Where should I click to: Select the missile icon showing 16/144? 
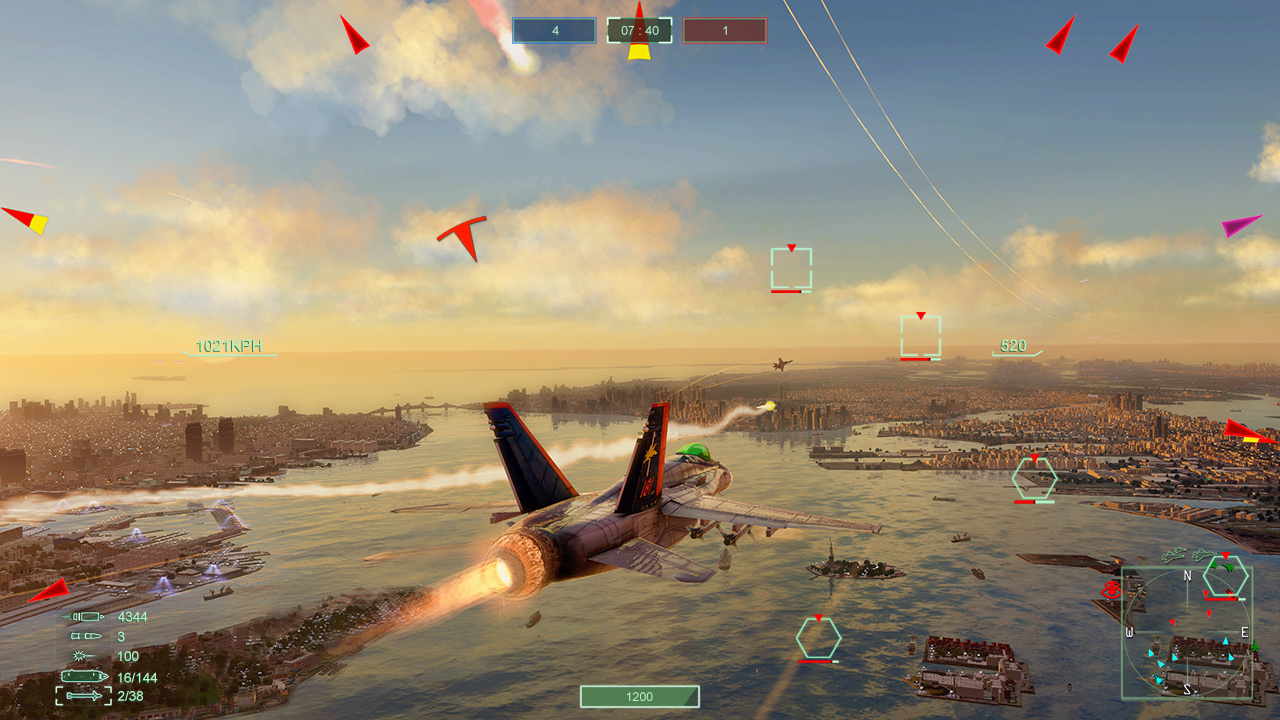pos(85,677)
